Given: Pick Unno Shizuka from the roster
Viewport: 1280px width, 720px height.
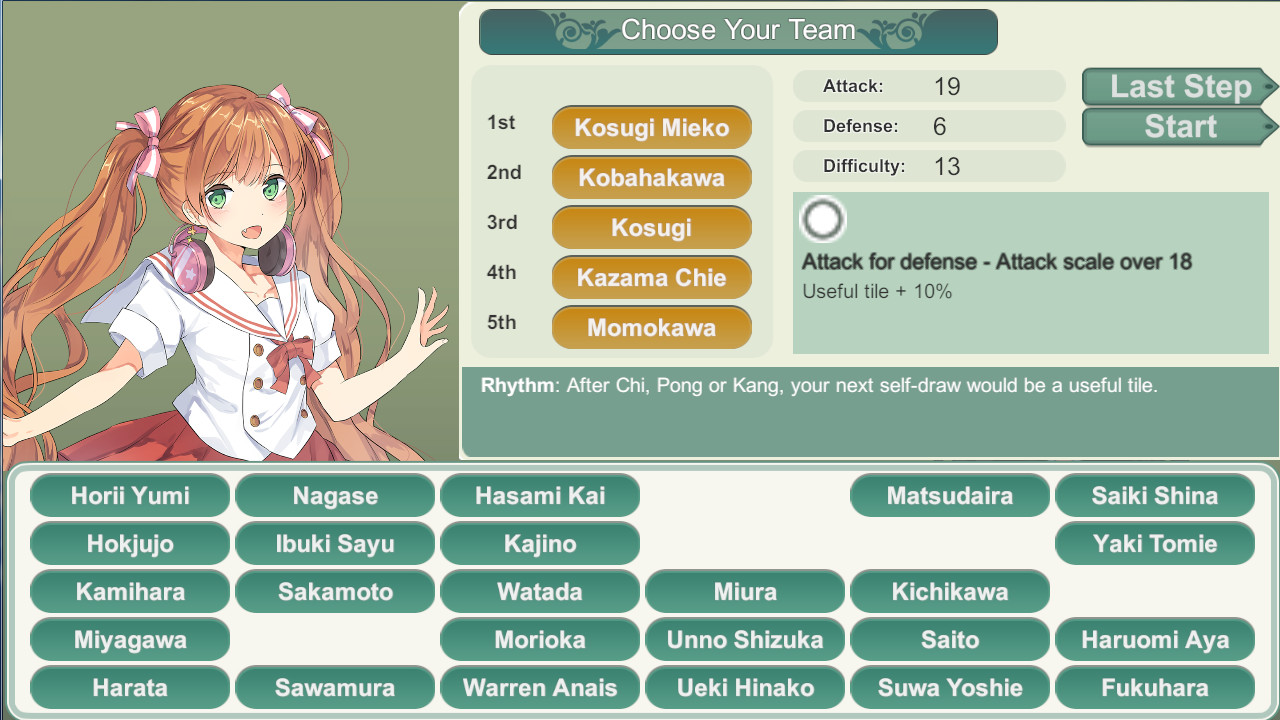Looking at the screenshot, I should pos(745,639).
